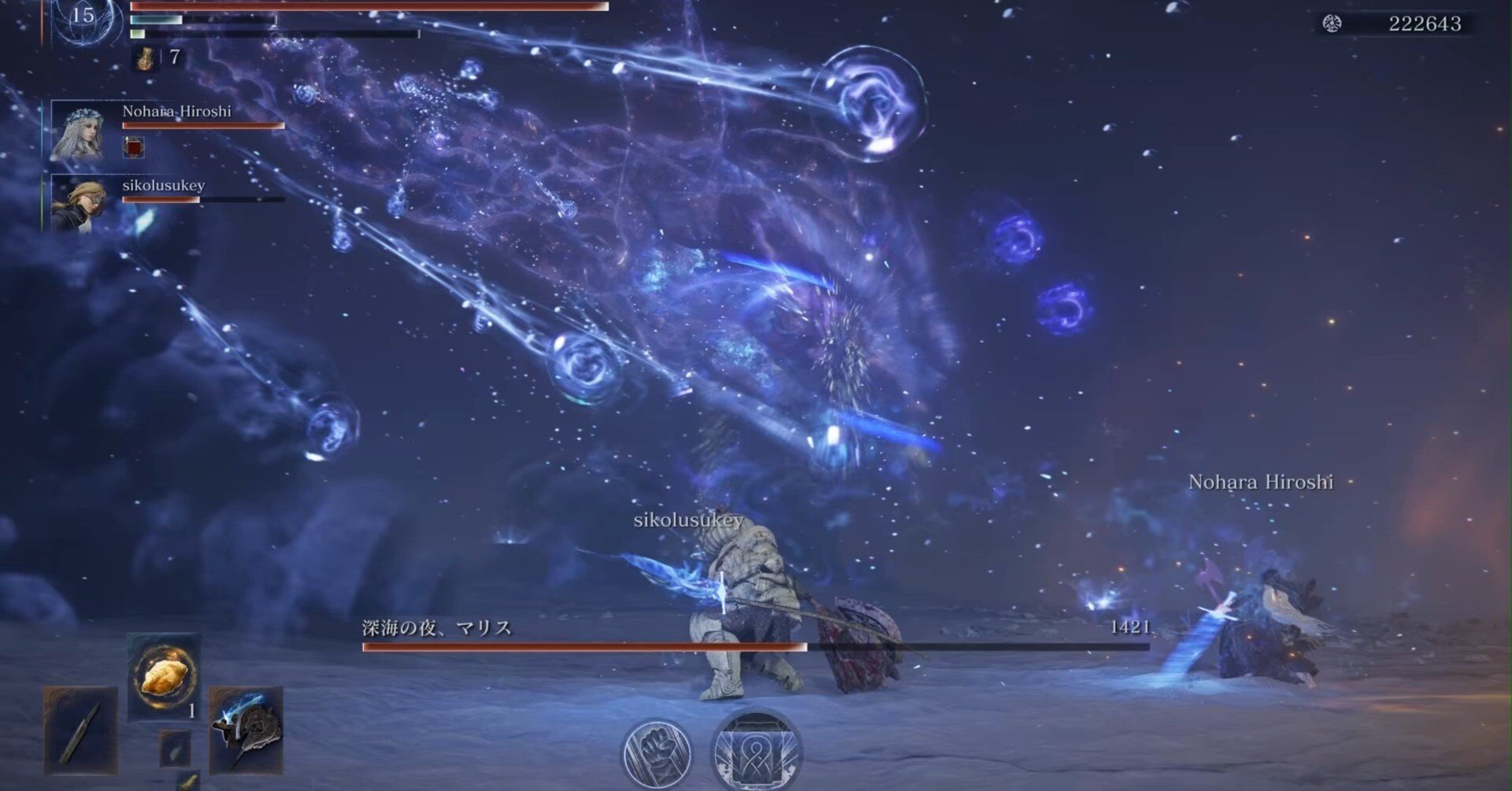
Task: Use the crimson flask icon
Action: pyautogui.click(x=145, y=57)
